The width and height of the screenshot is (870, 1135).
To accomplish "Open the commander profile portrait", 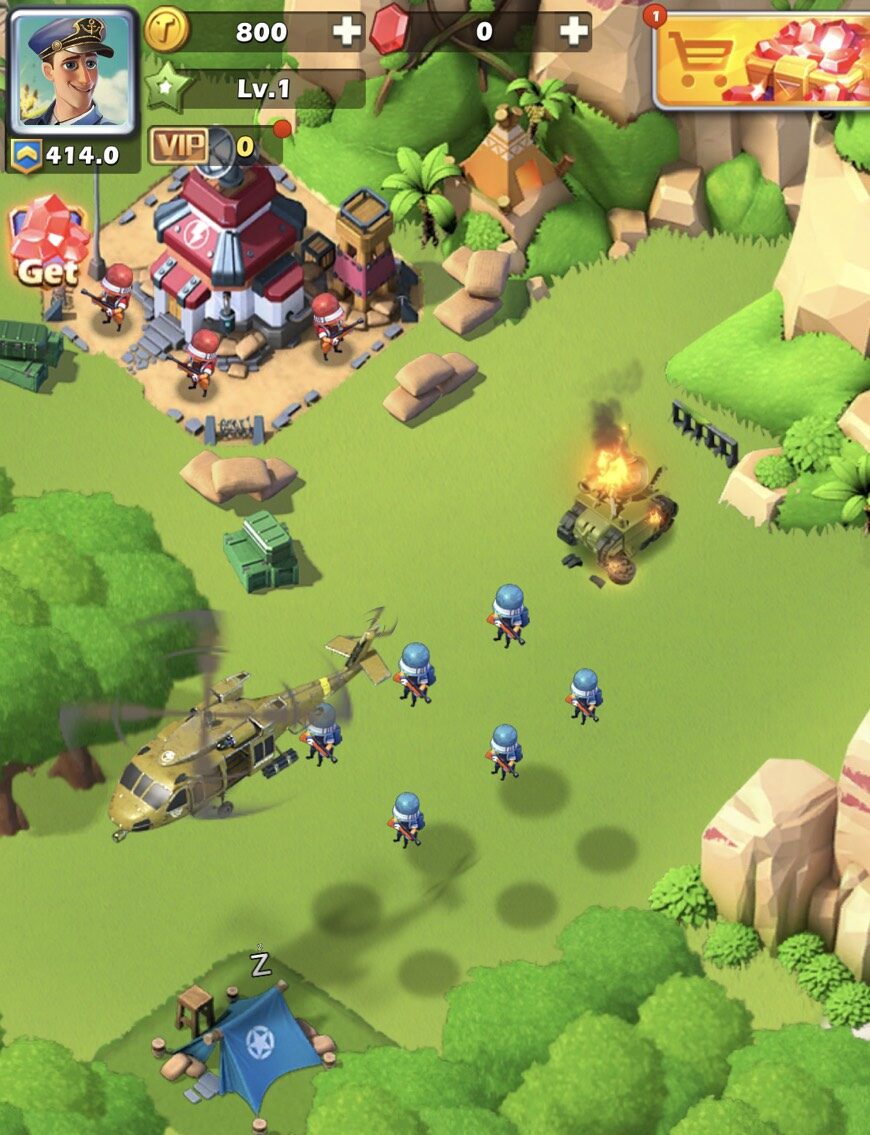I will pyautogui.click(x=72, y=70).
